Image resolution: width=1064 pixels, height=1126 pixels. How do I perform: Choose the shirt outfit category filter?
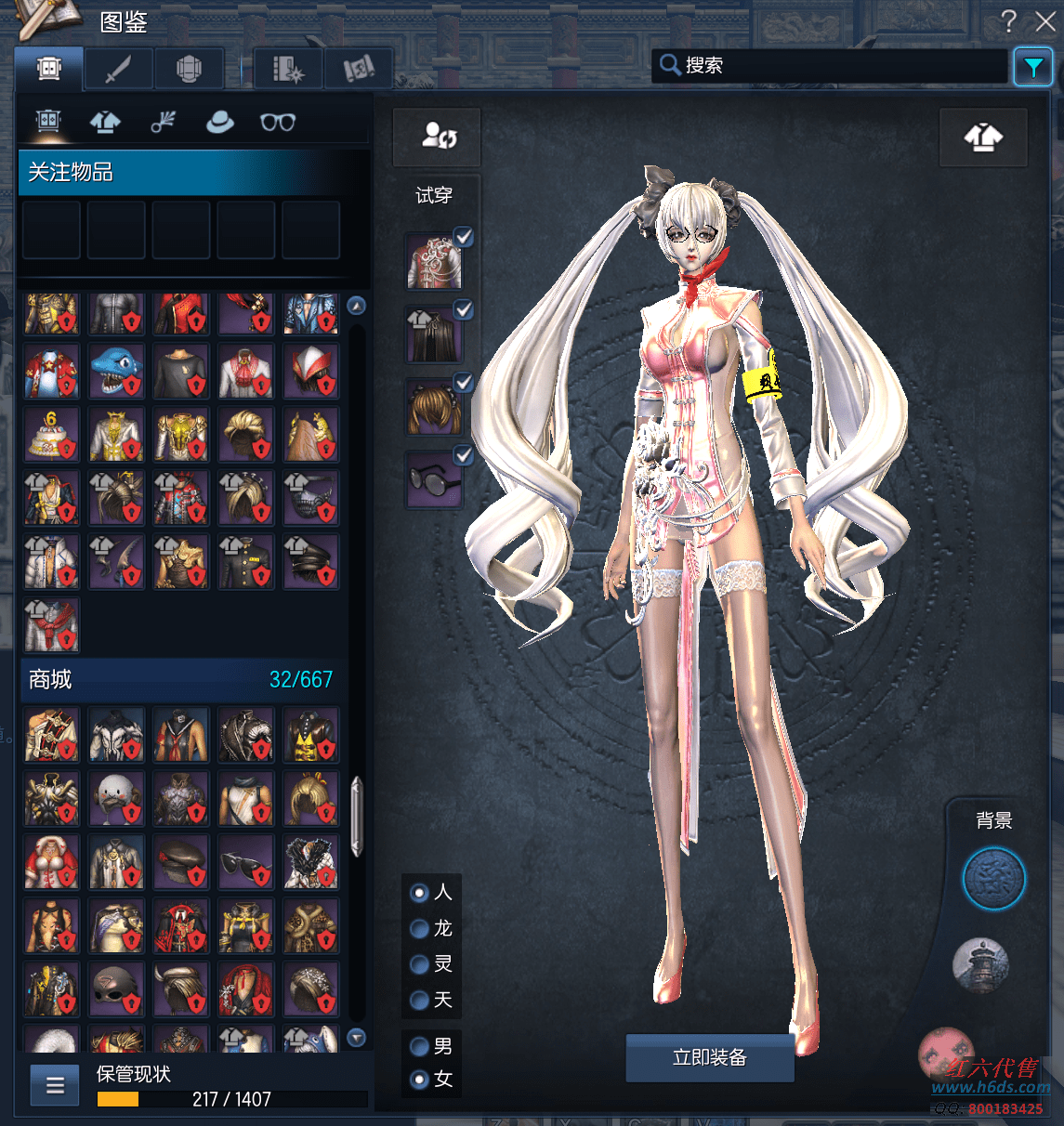(105, 122)
